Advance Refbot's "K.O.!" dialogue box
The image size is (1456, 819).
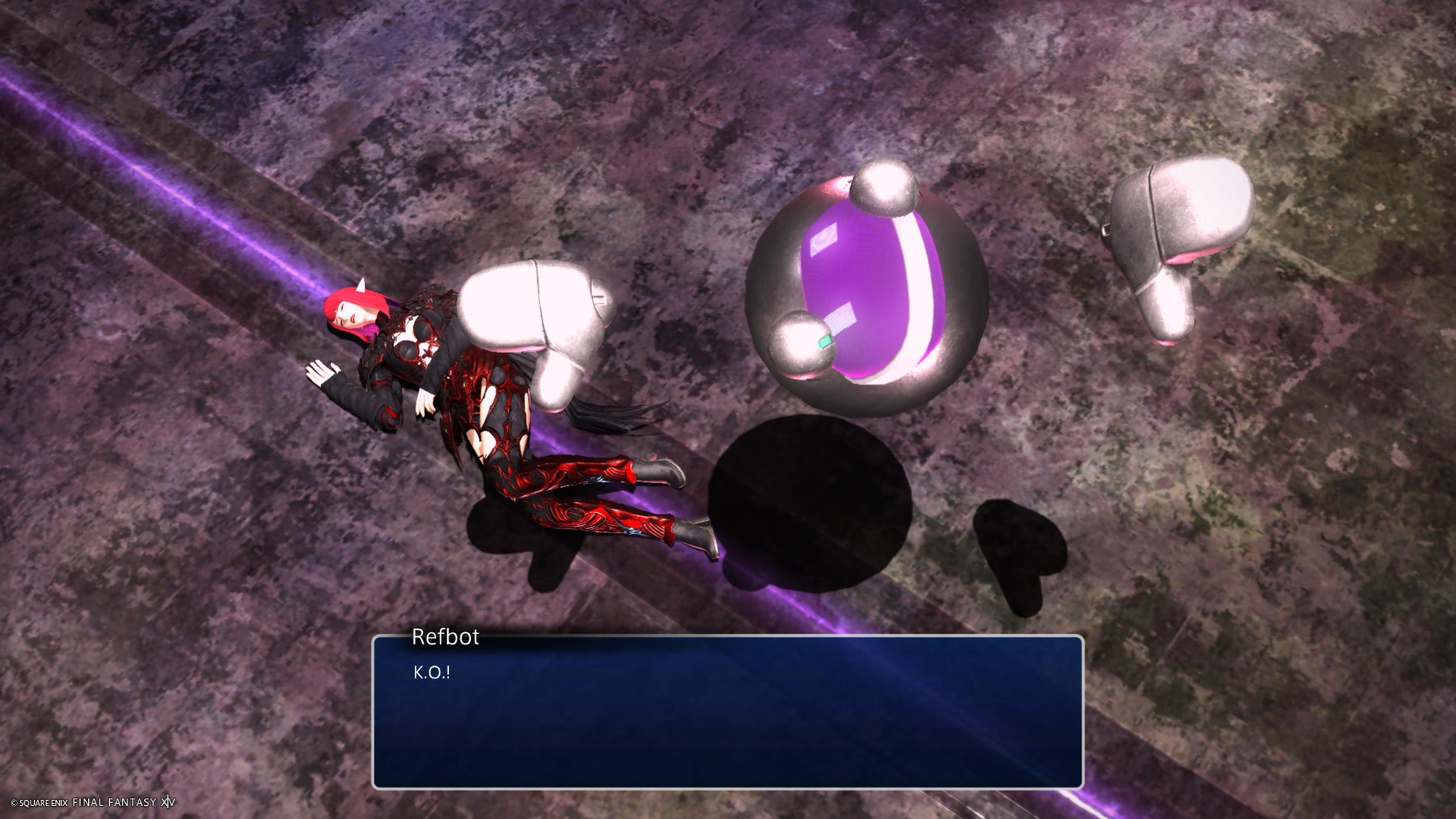(x=727, y=711)
